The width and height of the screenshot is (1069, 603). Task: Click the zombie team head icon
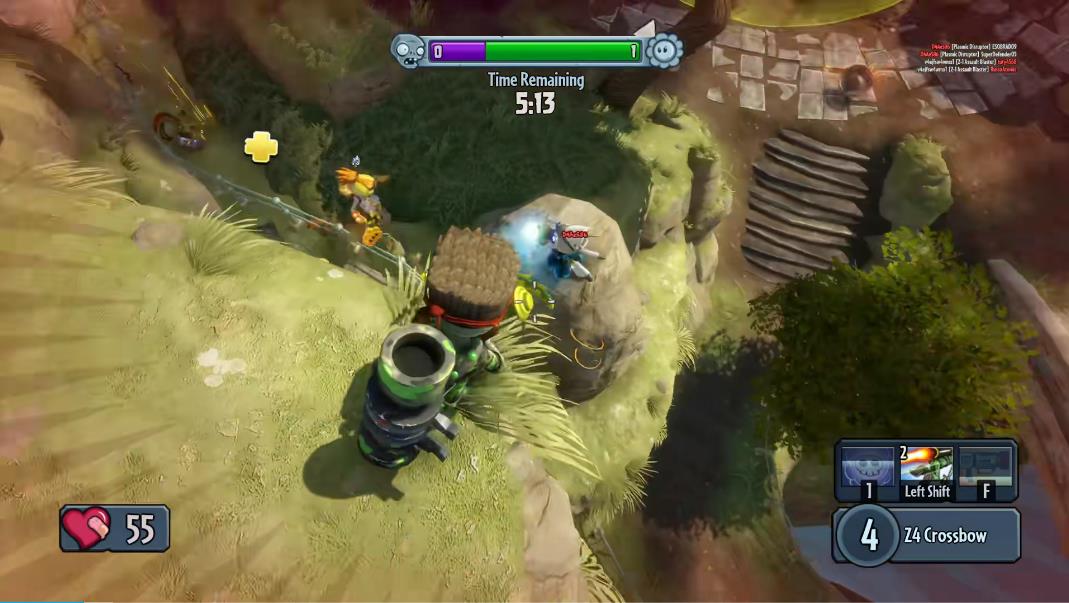click(407, 49)
